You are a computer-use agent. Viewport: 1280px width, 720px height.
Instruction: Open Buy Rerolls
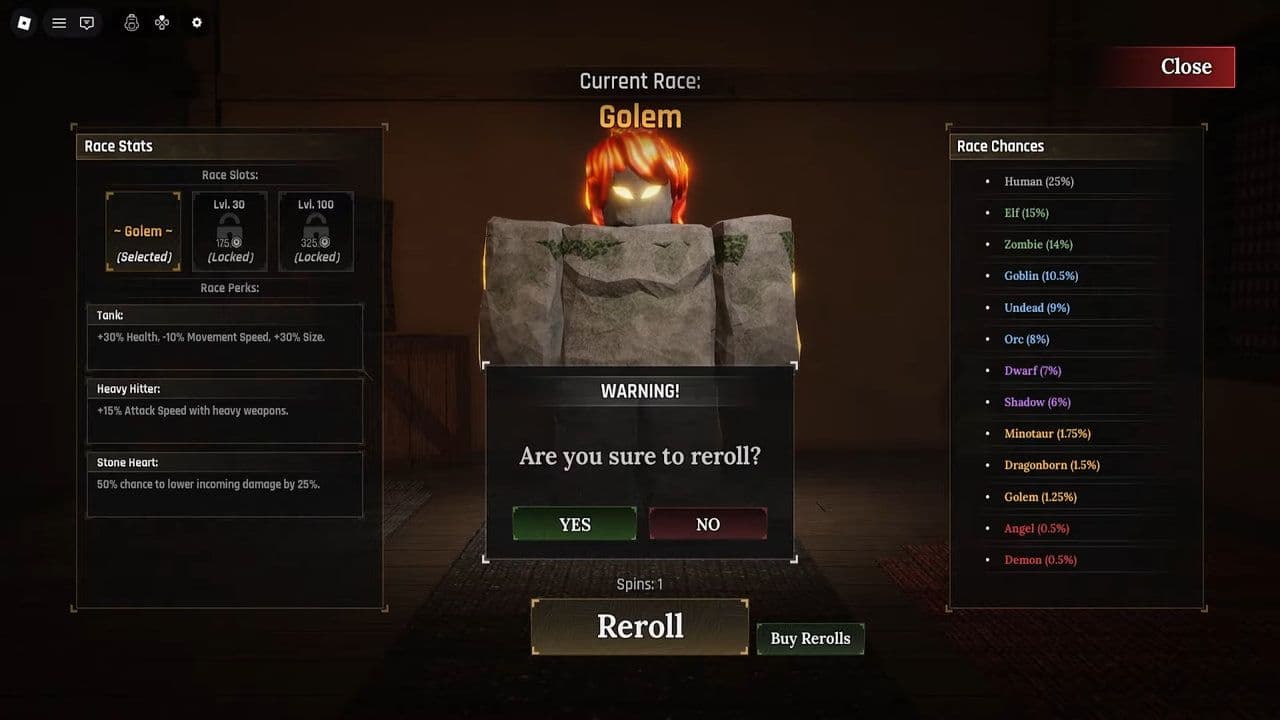tap(810, 638)
